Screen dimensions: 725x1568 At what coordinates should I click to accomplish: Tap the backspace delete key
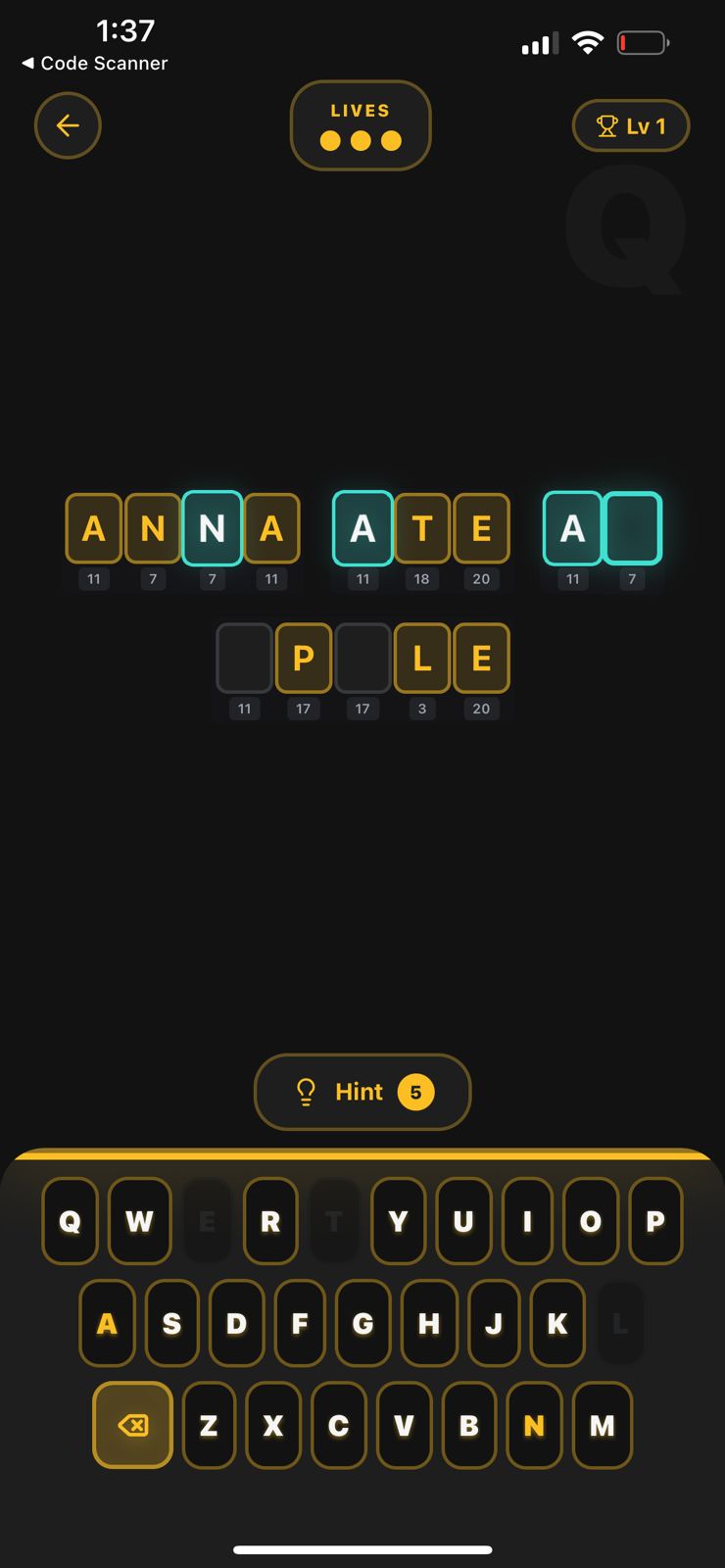point(133,1425)
